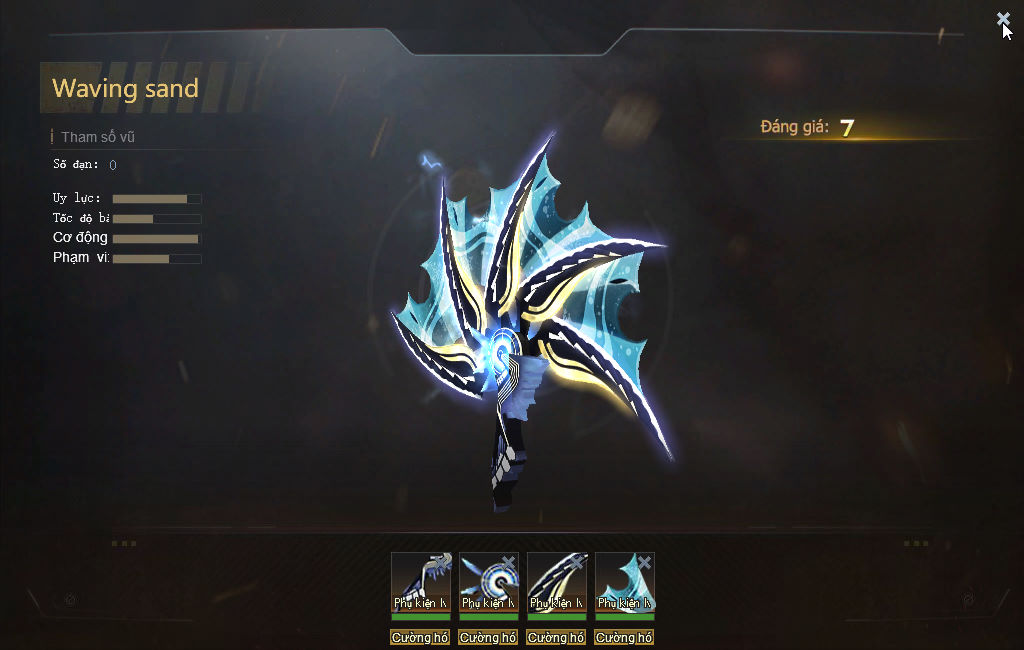Screen dimensions: 1024x650
Task: Close the Waving sand weapon window
Action: click(1002, 19)
